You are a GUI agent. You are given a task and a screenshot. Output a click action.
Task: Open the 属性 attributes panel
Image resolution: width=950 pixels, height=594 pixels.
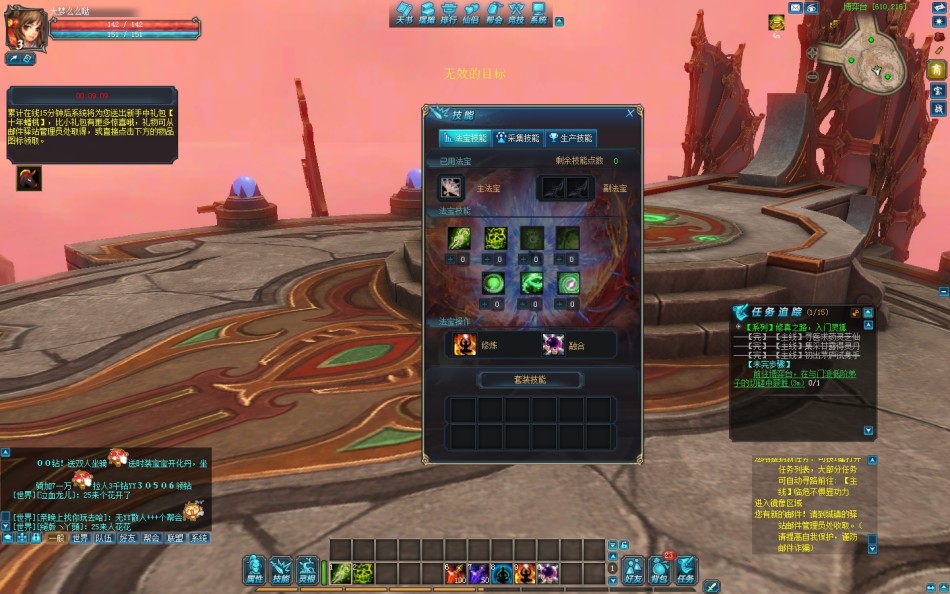coord(254,570)
